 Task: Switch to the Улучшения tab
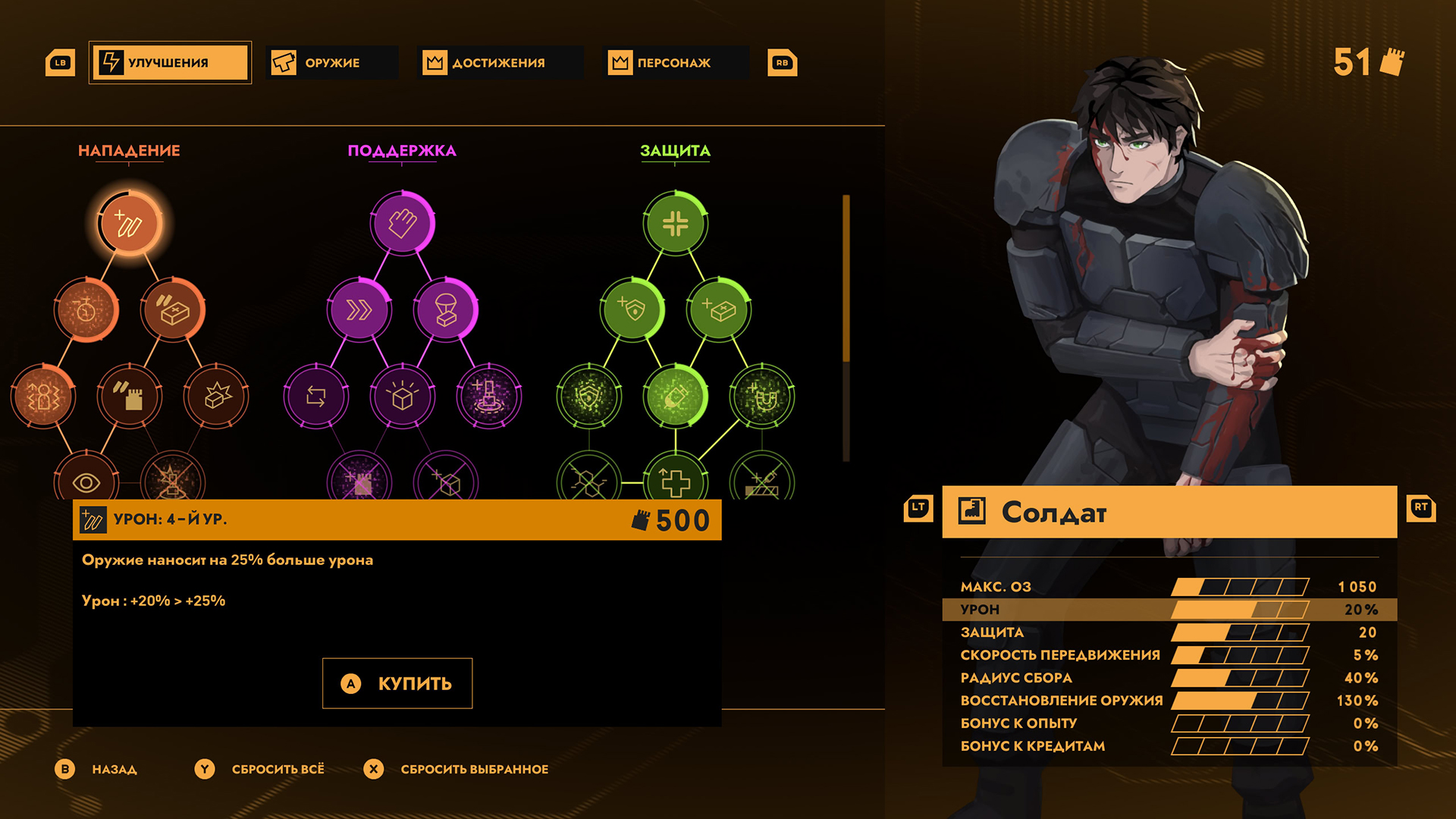coord(170,62)
